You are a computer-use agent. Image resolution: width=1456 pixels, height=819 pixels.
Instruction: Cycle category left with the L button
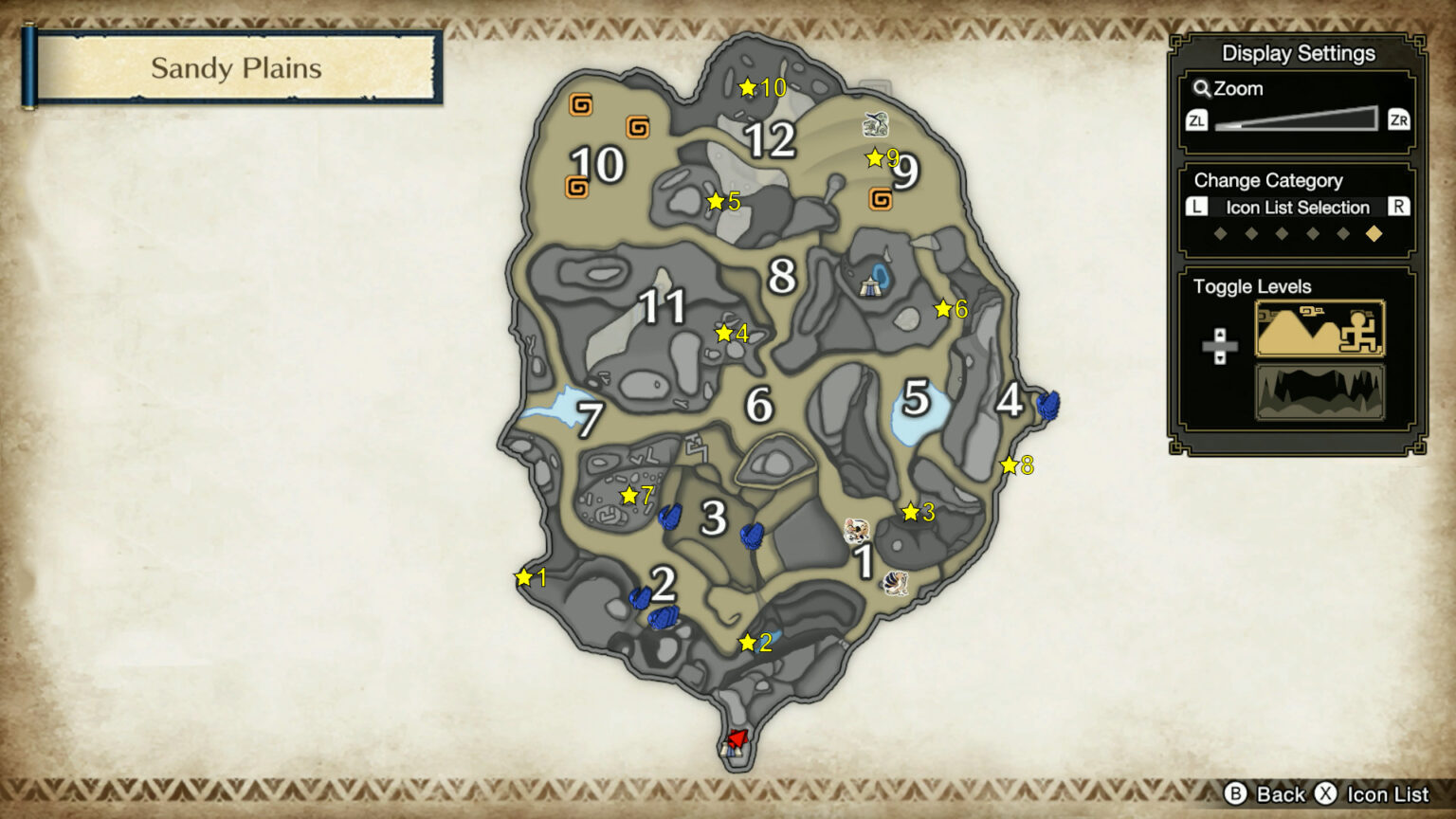1196,208
